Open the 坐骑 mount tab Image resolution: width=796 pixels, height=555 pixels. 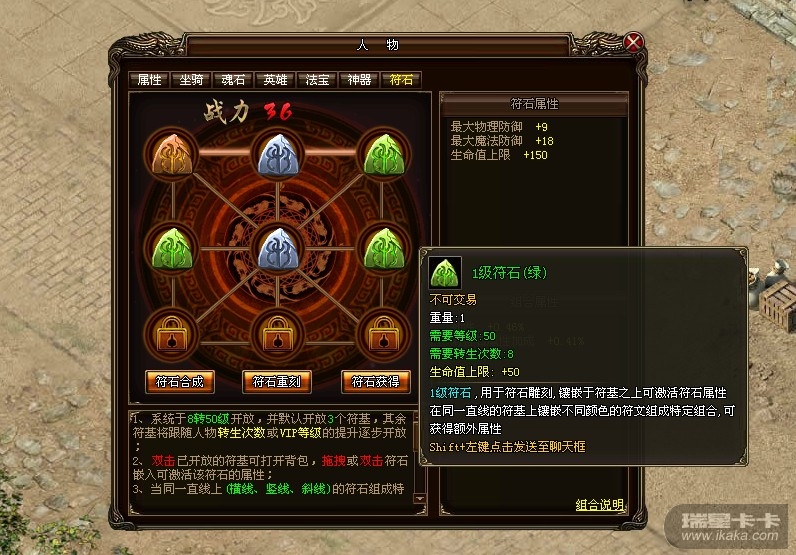191,80
